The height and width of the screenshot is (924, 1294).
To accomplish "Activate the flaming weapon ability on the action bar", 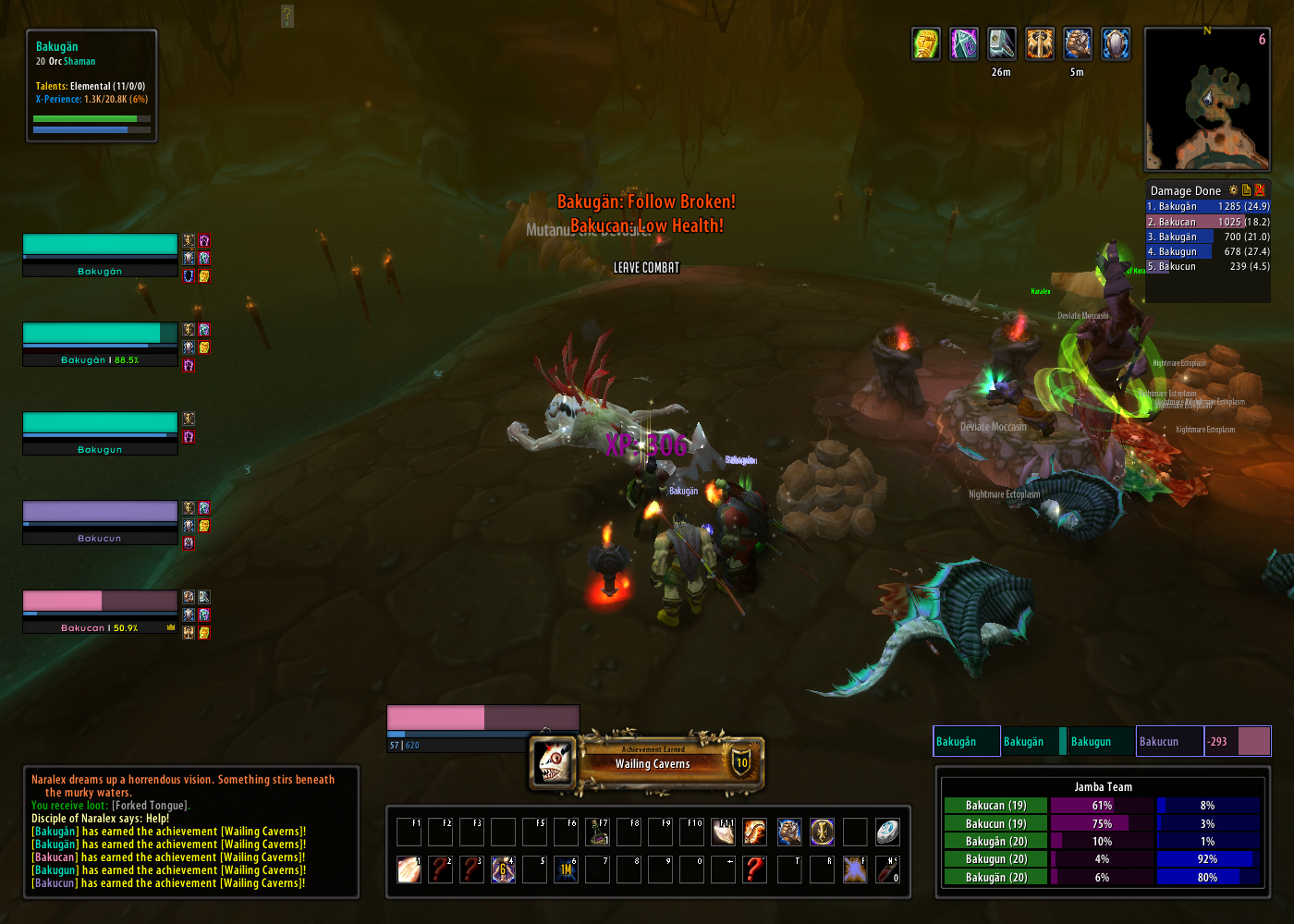I will pos(754,833).
